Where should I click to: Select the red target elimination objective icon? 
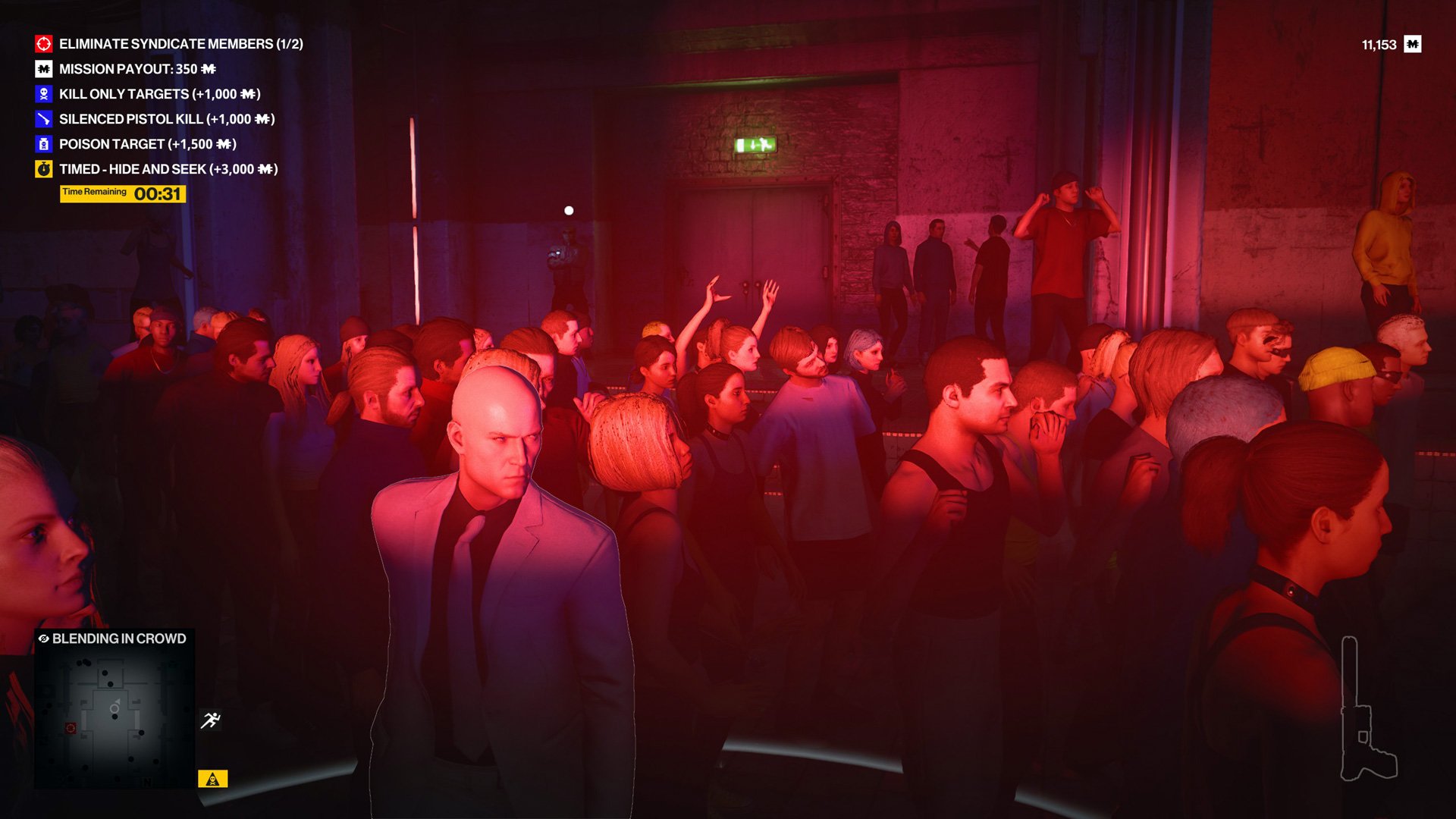(43, 45)
